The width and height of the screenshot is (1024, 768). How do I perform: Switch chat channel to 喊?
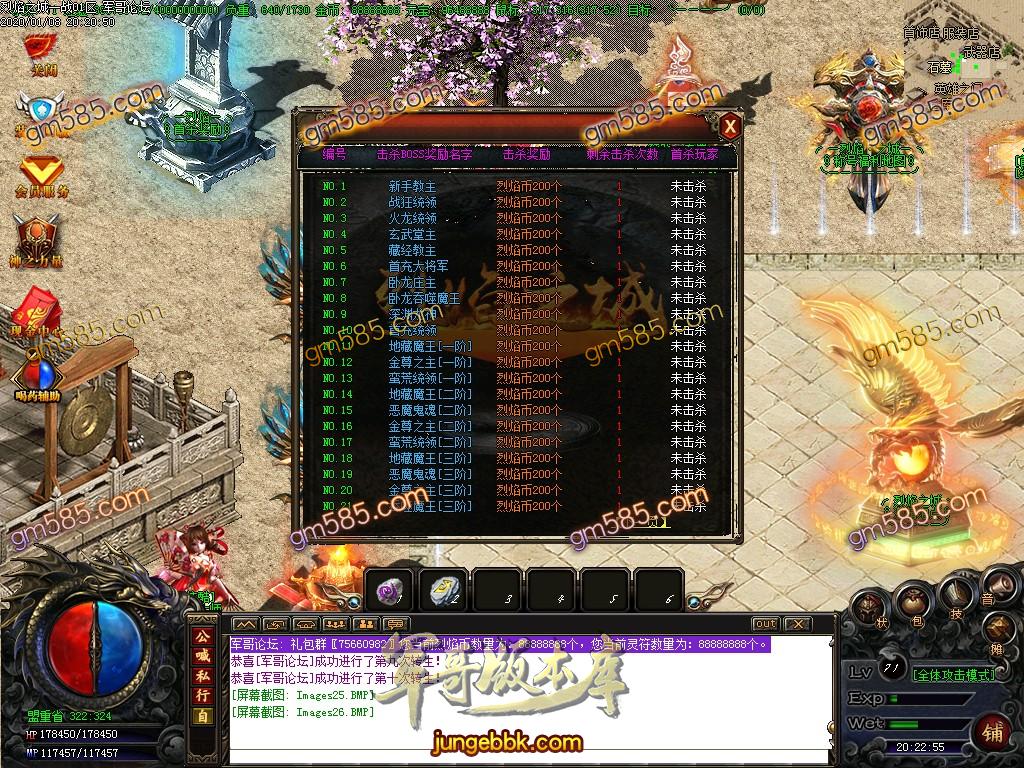(x=203, y=656)
